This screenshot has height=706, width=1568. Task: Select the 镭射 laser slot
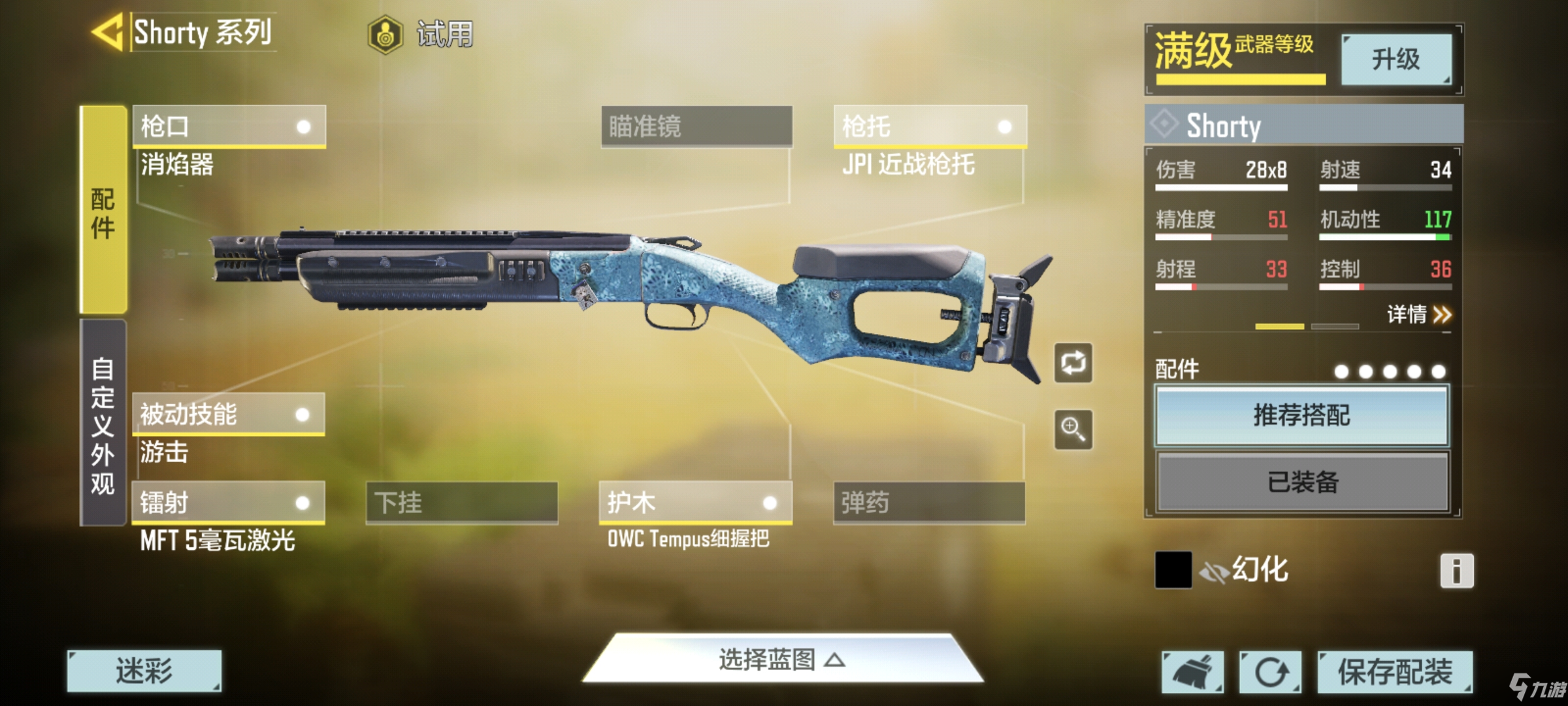(228, 503)
